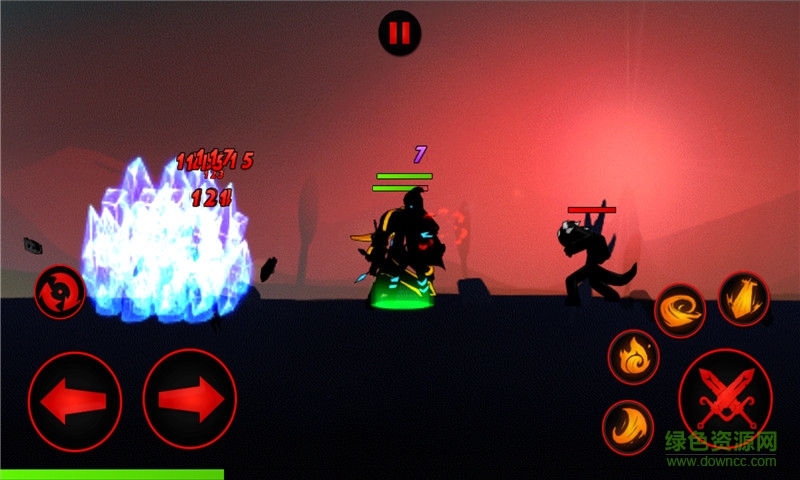Activate the red swirl eye ability
Viewport: 800px width, 480px height.
[59, 292]
